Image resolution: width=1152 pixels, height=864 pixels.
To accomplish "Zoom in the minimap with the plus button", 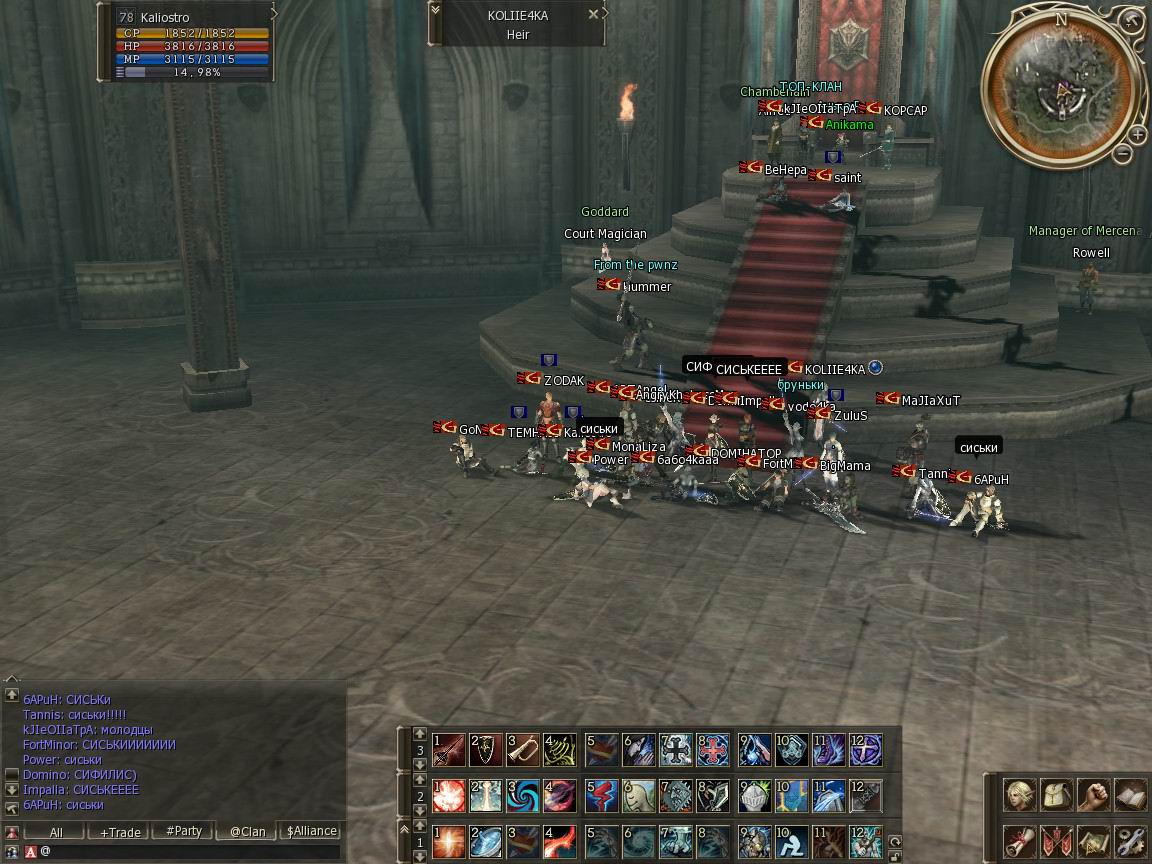I will (x=1138, y=135).
